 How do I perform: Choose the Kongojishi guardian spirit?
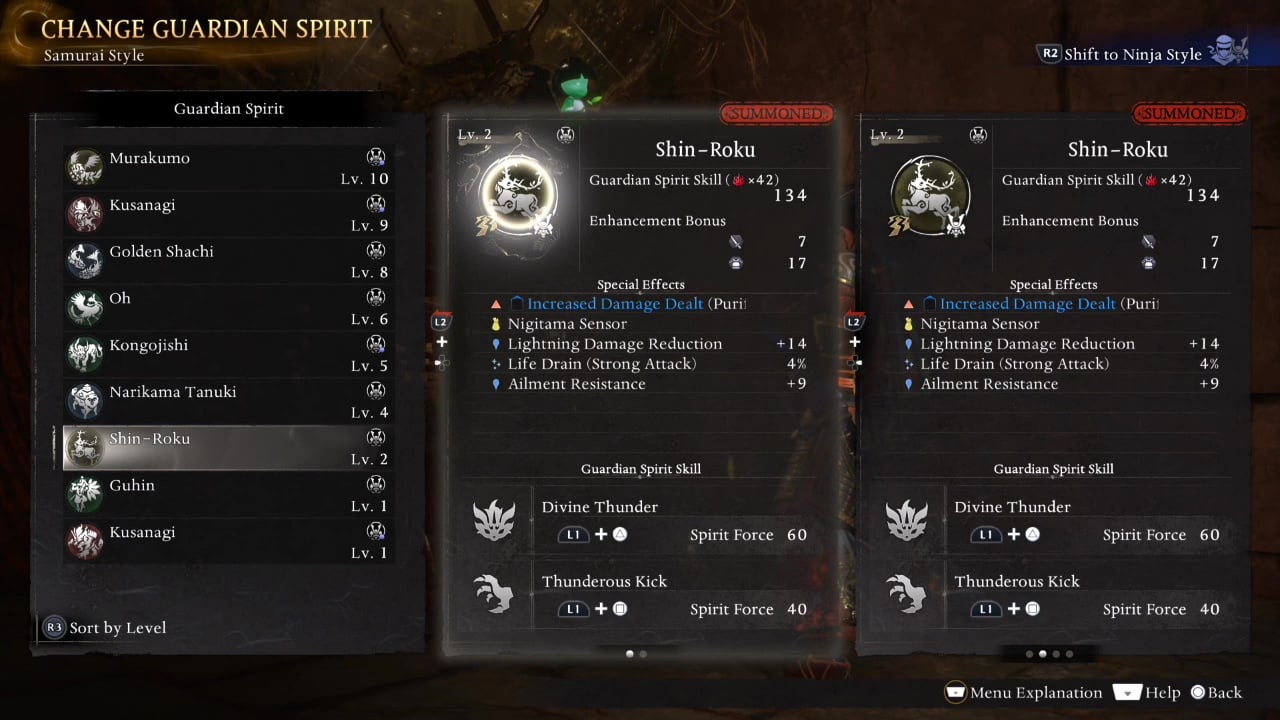click(228, 355)
